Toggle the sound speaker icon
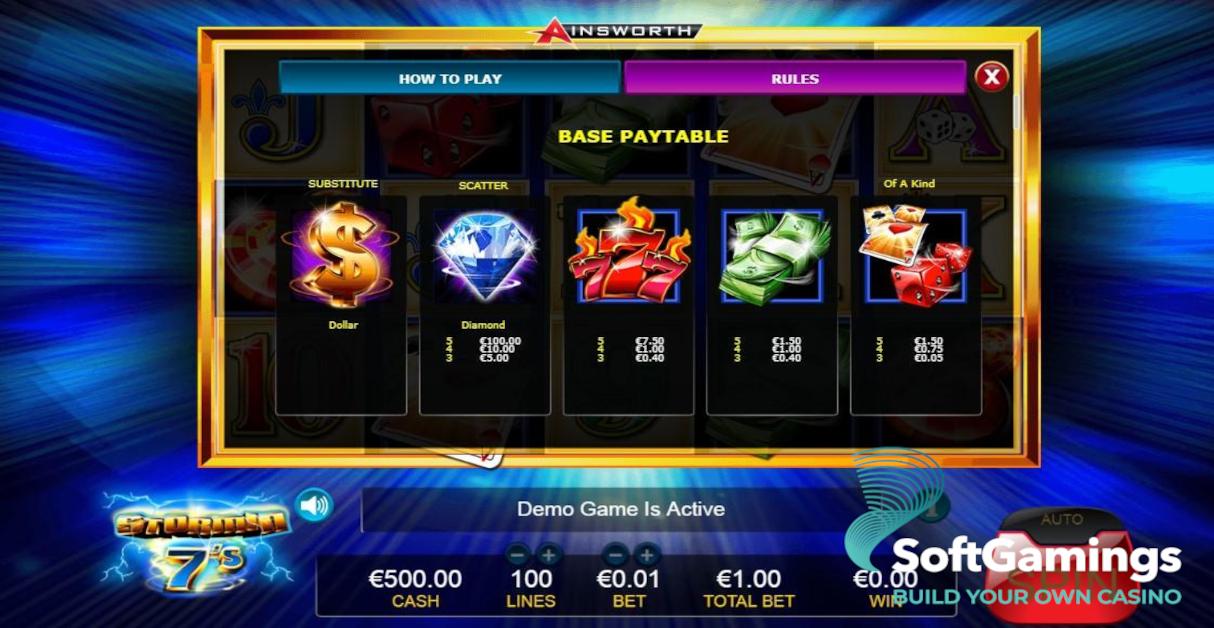The height and width of the screenshot is (628, 1214). [314, 506]
